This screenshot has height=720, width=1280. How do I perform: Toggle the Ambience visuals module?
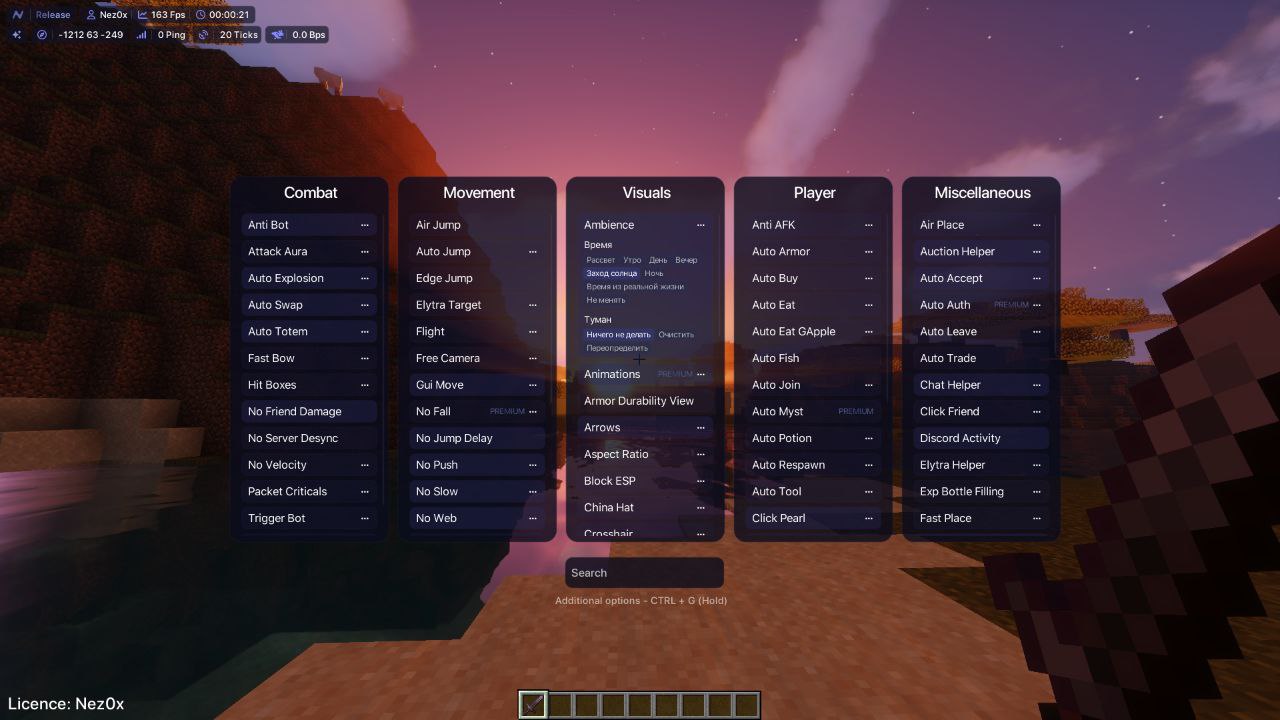point(609,225)
